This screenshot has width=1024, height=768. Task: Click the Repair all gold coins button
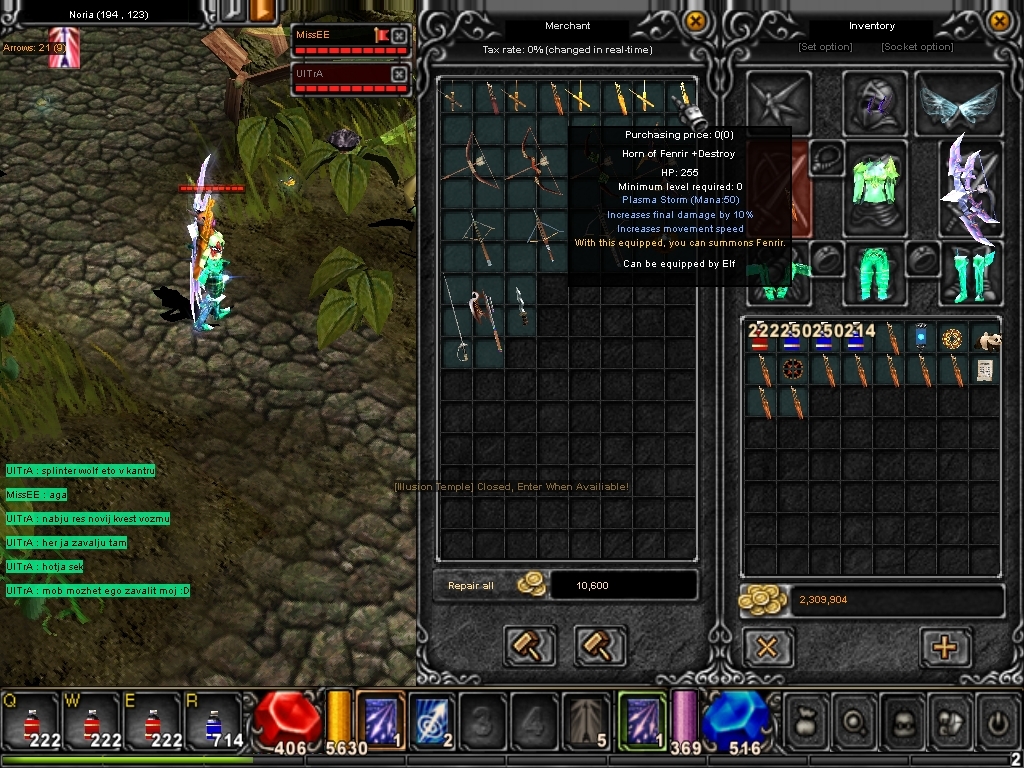point(531,585)
